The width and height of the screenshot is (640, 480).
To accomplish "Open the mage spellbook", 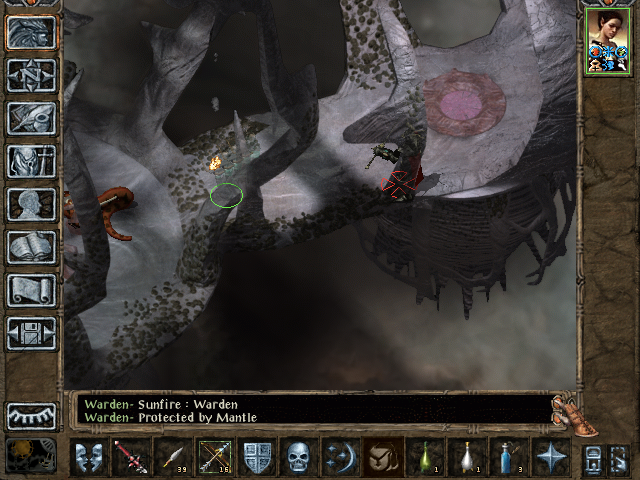I will click(x=31, y=247).
